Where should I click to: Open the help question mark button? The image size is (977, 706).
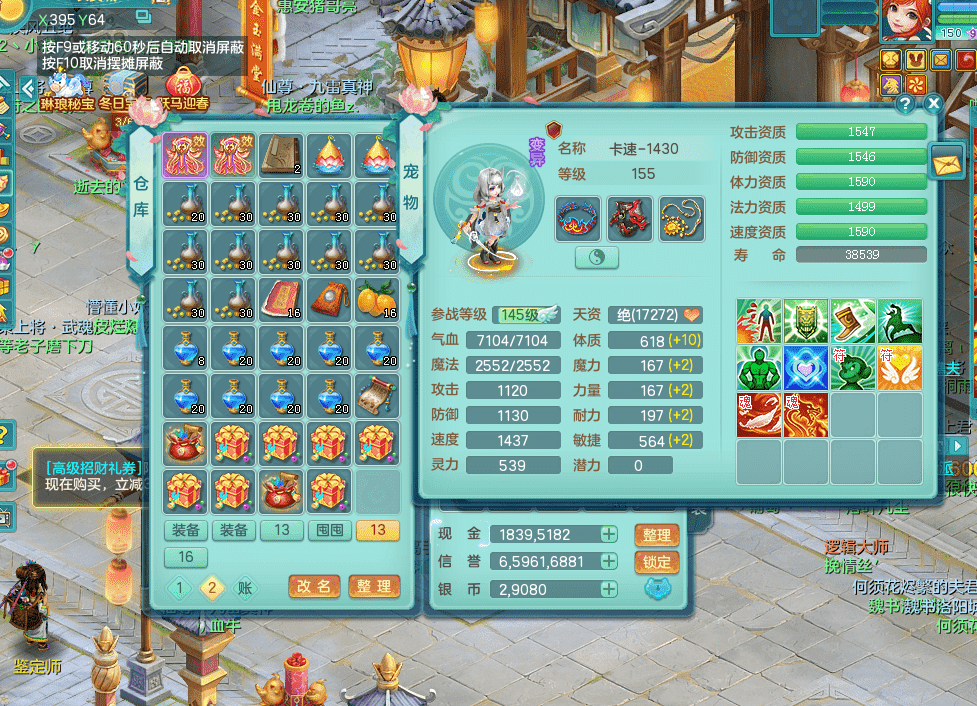coord(905,103)
